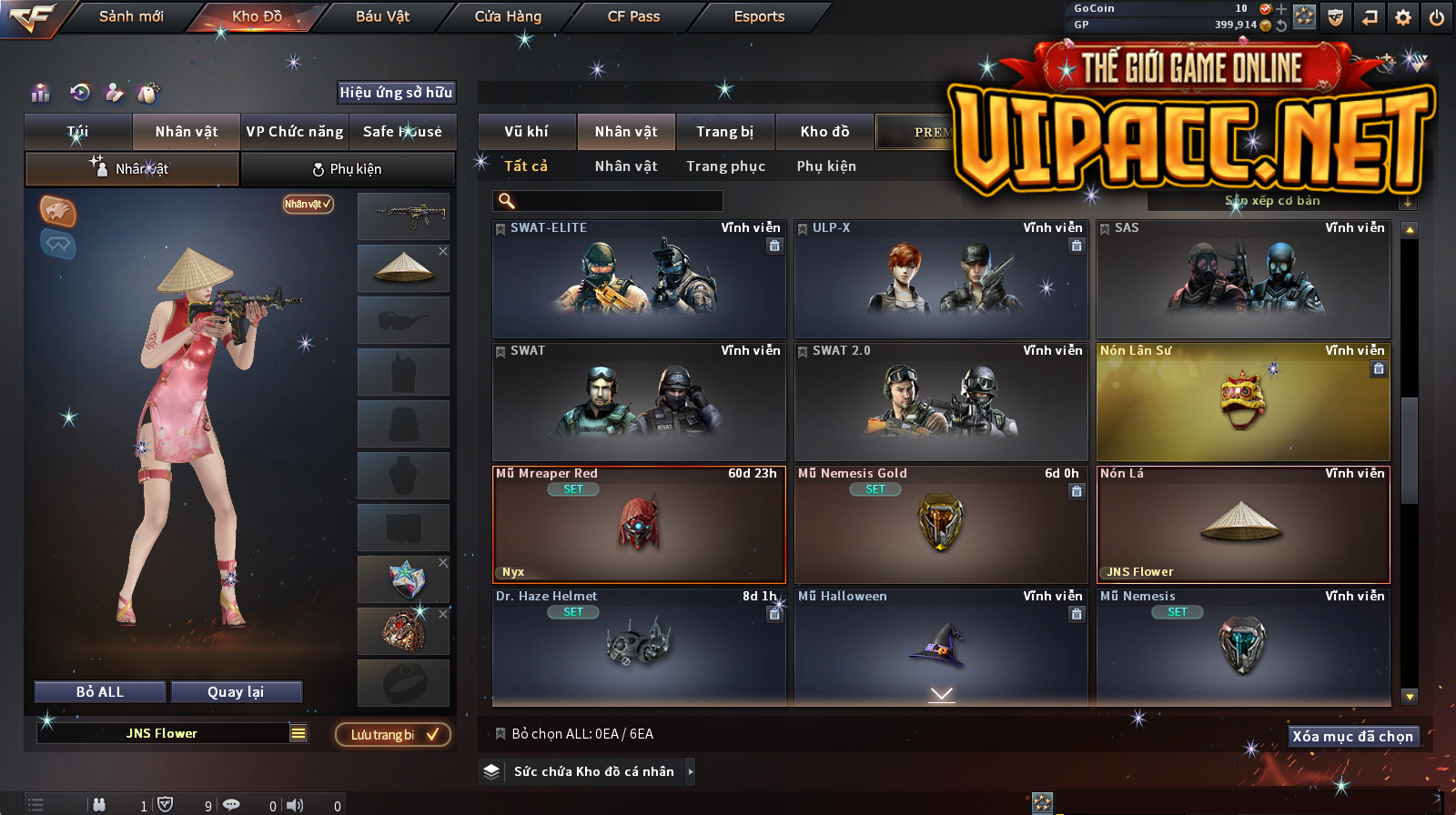This screenshot has width=1456, height=815.
Task: Save the loadout with Lưu trang bị
Action: (x=393, y=735)
